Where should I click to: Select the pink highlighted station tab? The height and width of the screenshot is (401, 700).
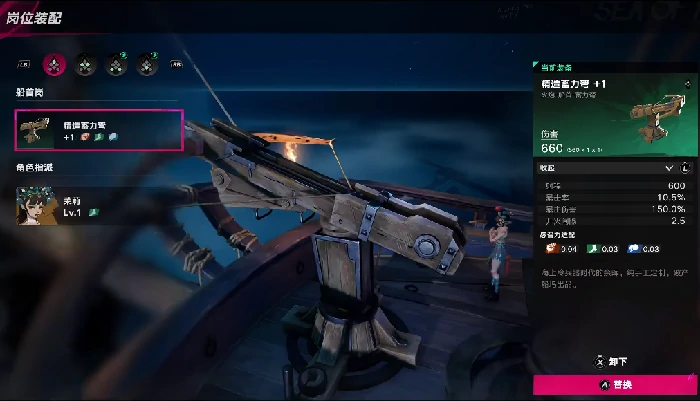click(56, 64)
